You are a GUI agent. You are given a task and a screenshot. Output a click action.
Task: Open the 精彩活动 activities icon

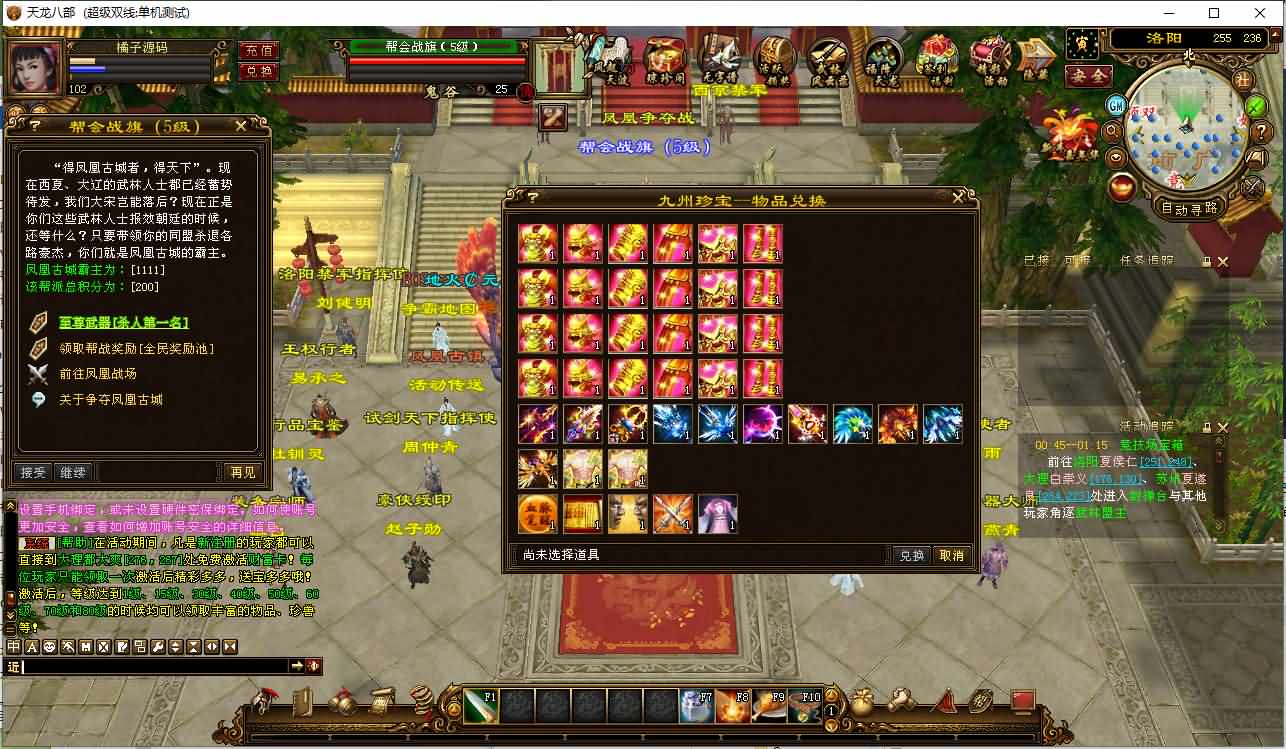tap(989, 58)
